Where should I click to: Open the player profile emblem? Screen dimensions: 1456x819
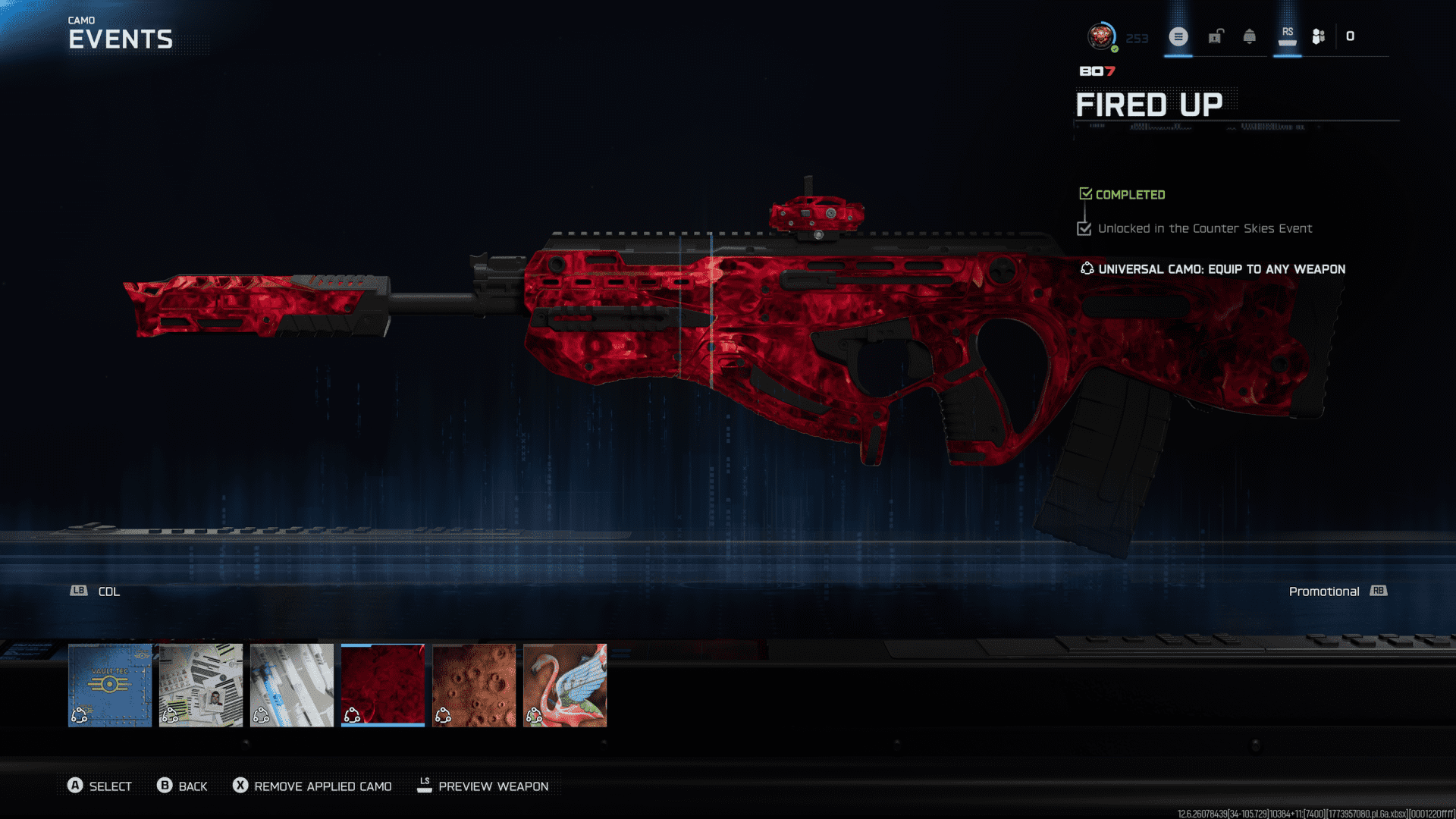coord(1100,36)
